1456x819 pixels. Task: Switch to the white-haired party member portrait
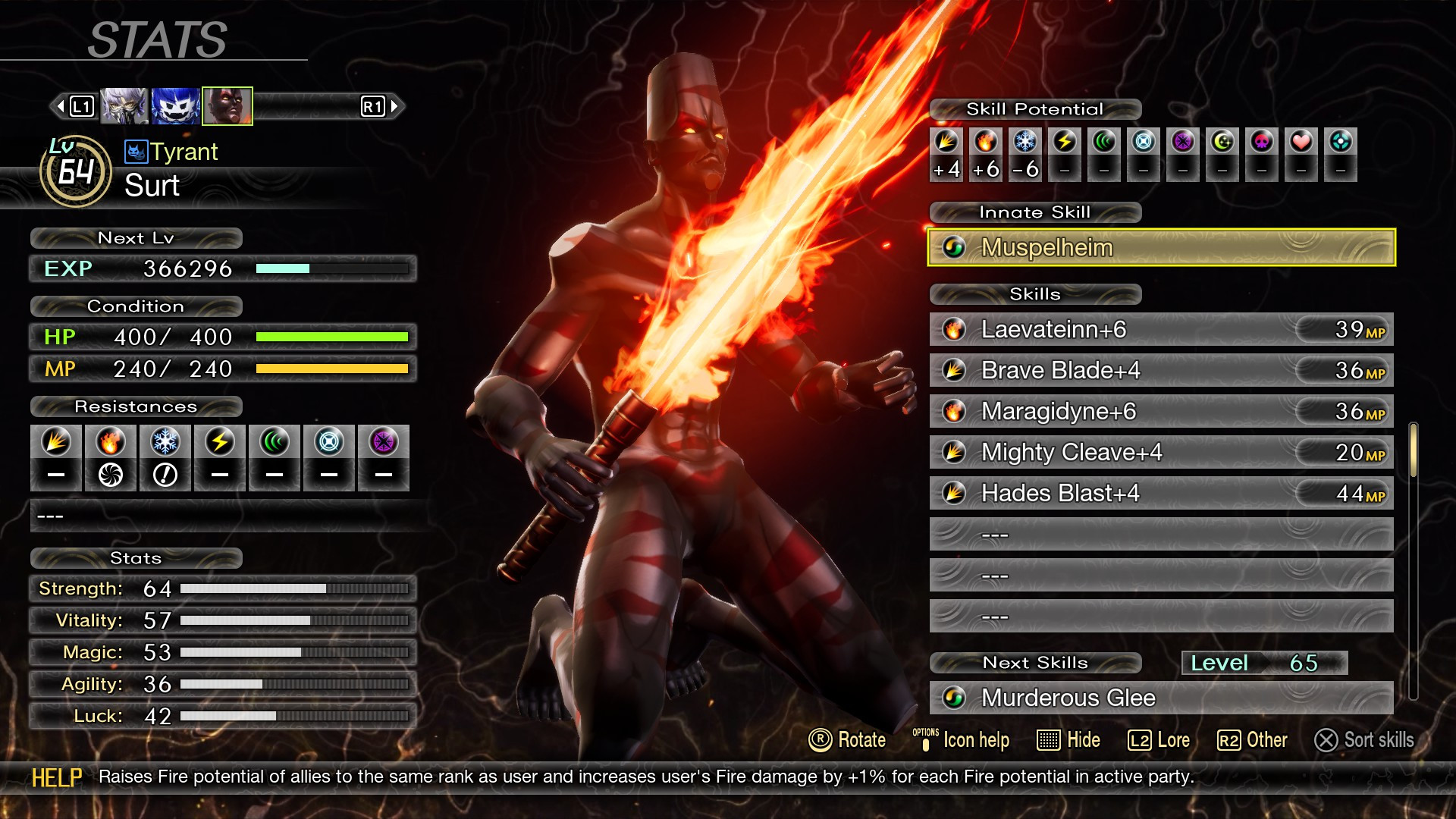[124, 106]
